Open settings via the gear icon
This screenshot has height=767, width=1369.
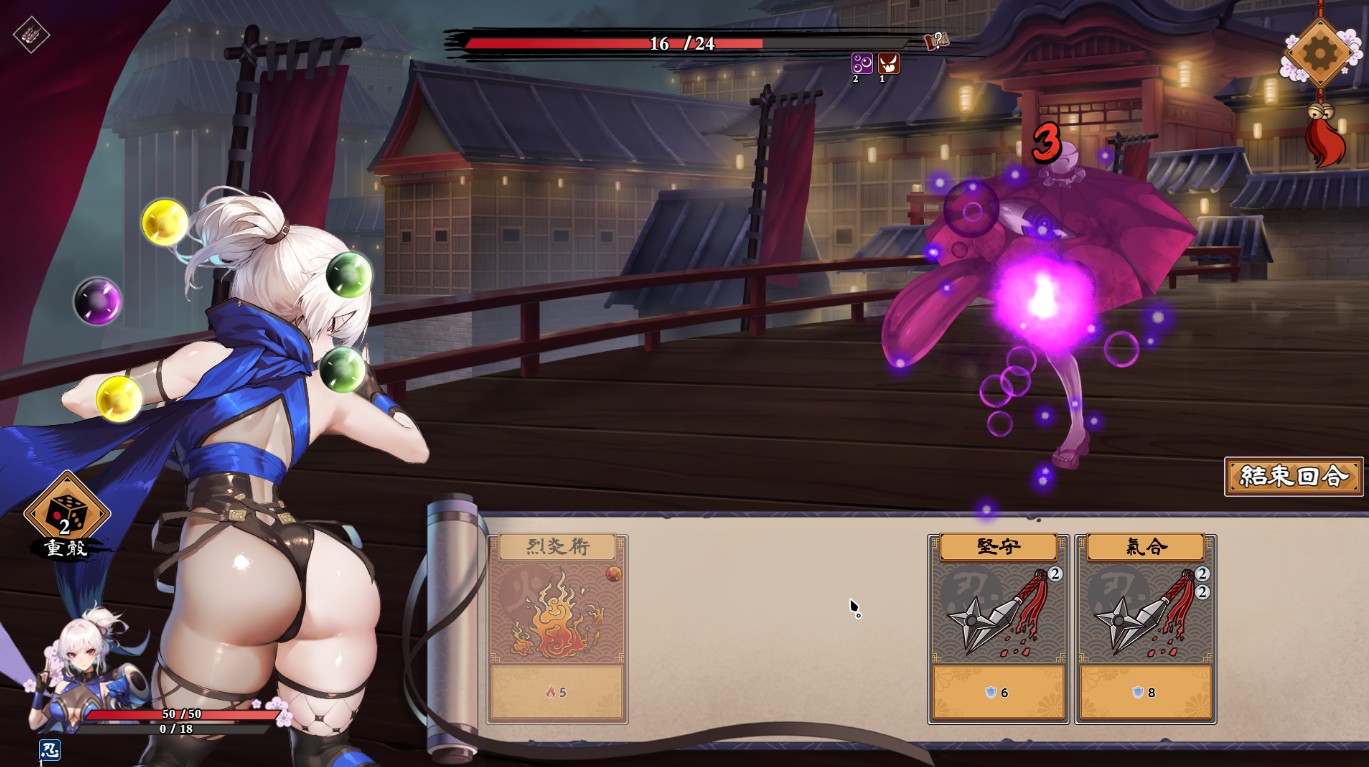pos(1319,52)
